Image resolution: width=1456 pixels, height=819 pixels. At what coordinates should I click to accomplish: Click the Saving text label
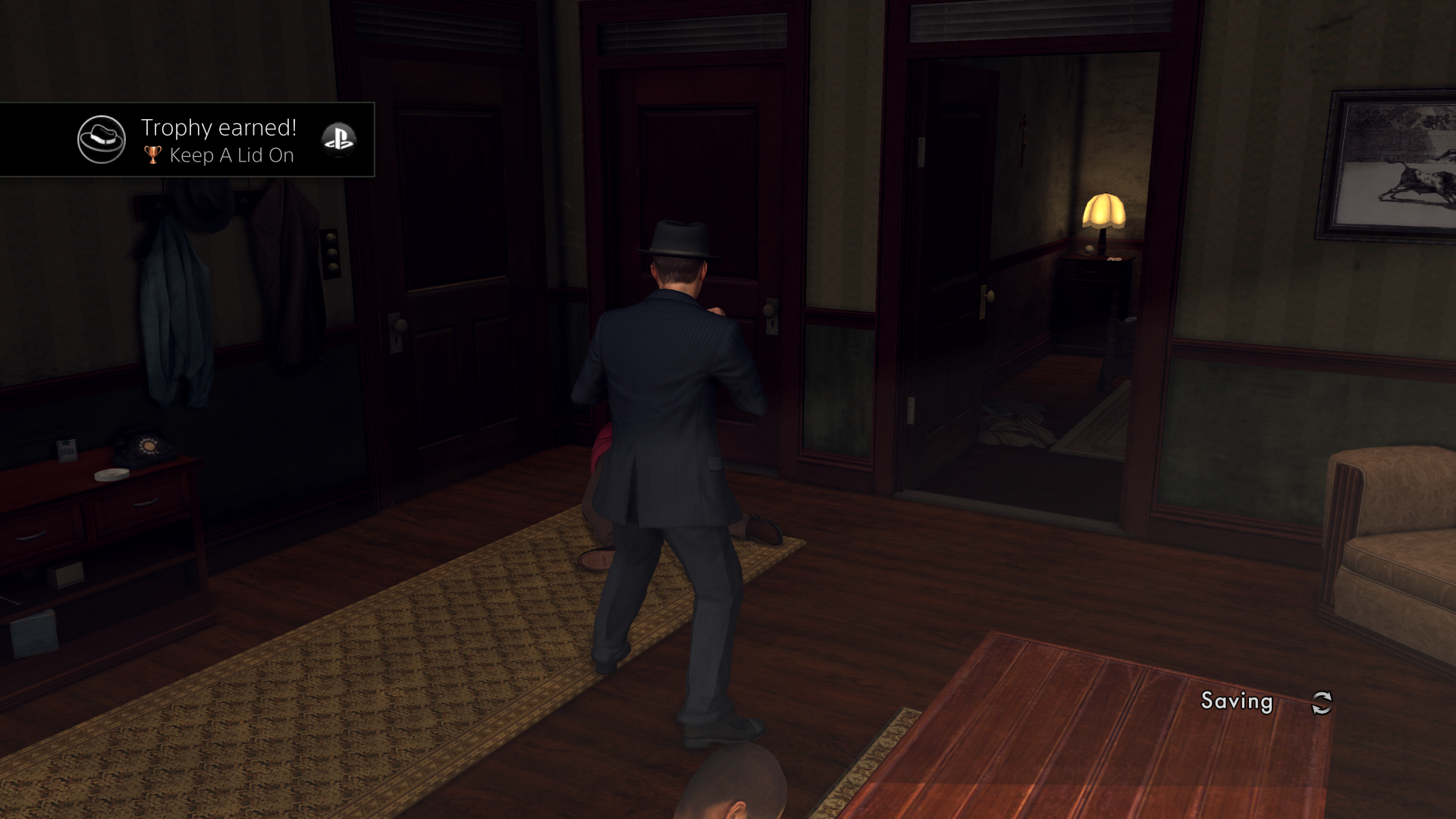click(x=1238, y=701)
